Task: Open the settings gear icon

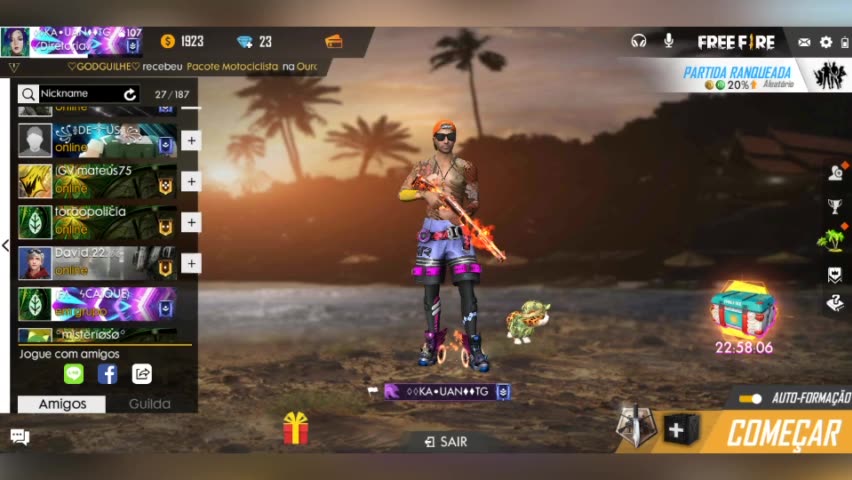Action: coord(826,42)
